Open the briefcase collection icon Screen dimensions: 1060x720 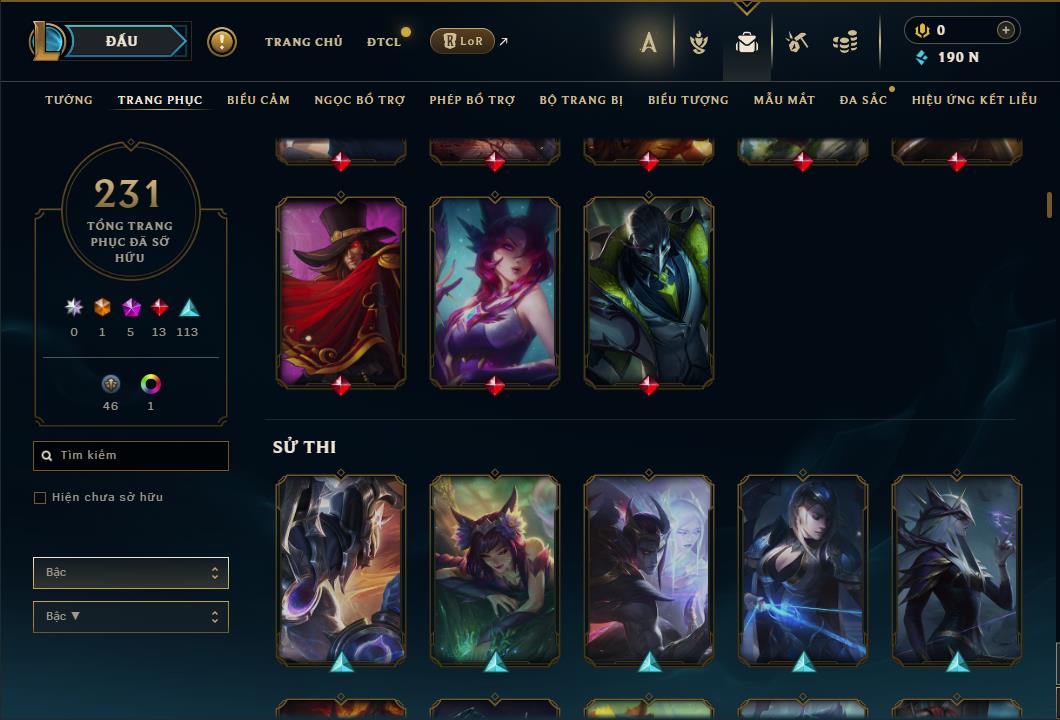tap(746, 42)
